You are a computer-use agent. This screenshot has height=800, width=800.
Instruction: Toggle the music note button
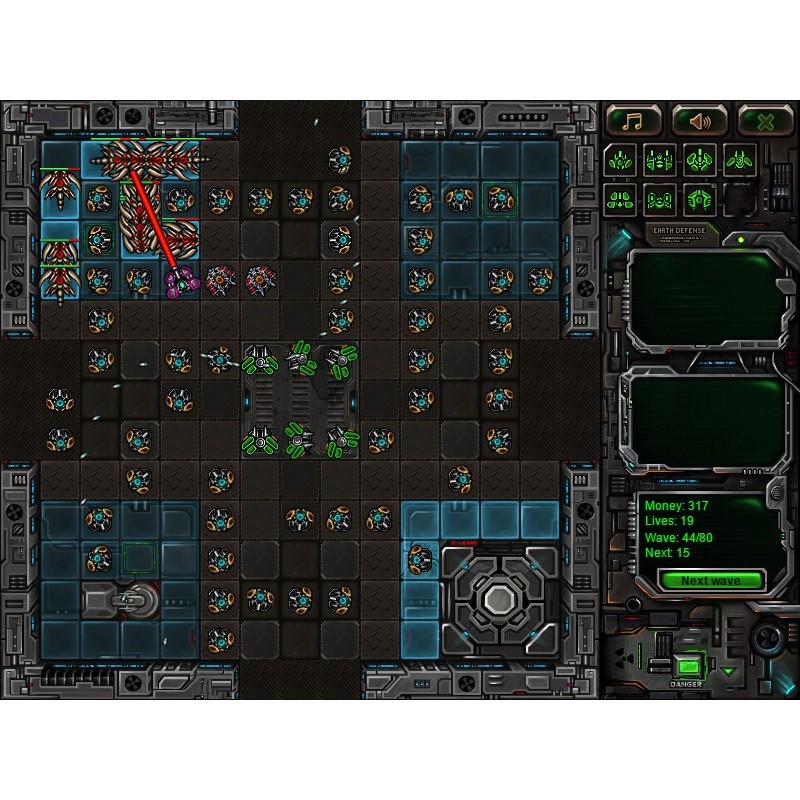(x=633, y=121)
